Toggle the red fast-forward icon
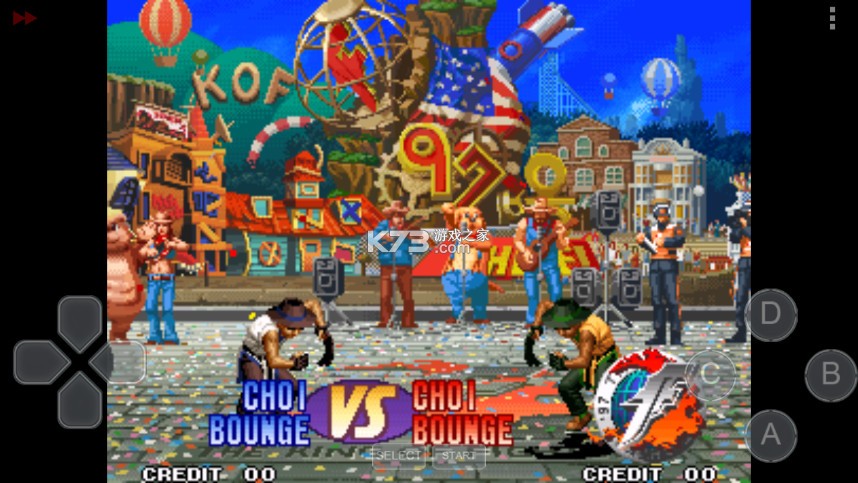This screenshot has height=483, width=858. coord(24,18)
